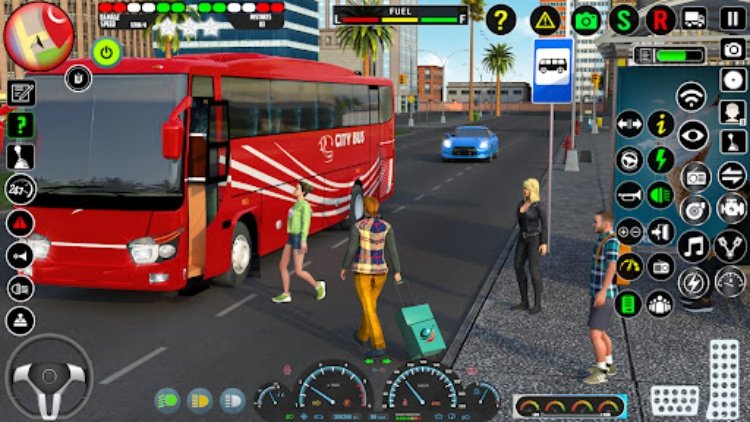Step on the accelerator pedal
Viewport: 750px width, 422px height.
(x=723, y=378)
